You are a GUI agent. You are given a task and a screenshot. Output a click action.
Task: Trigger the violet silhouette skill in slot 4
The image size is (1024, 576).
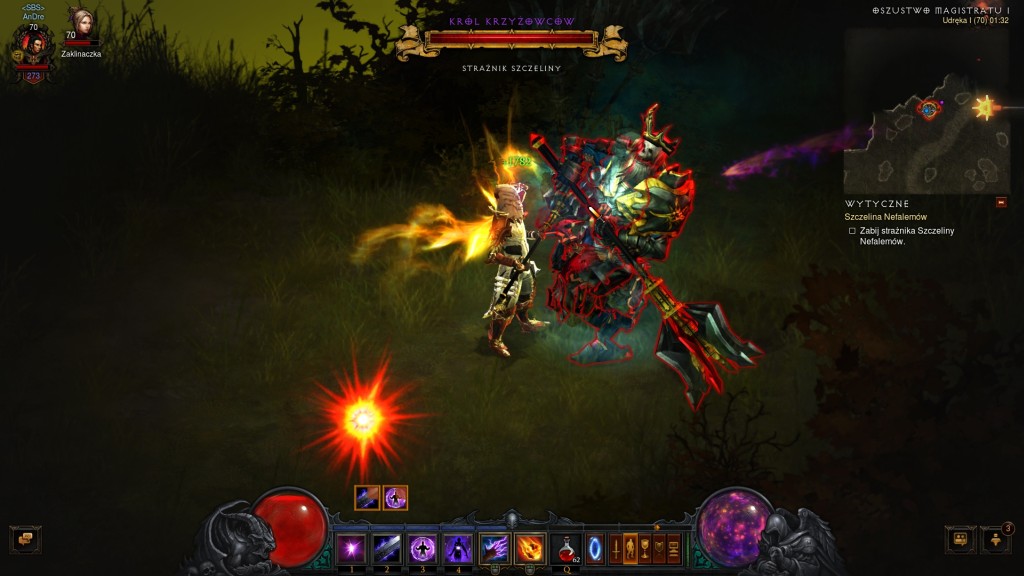[x=457, y=549]
